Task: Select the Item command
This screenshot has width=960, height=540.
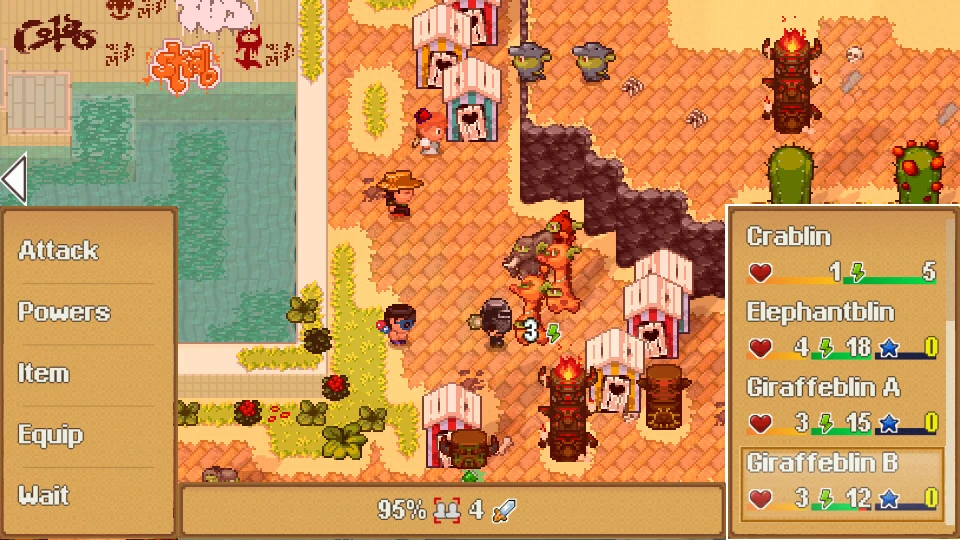Action: point(44,374)
